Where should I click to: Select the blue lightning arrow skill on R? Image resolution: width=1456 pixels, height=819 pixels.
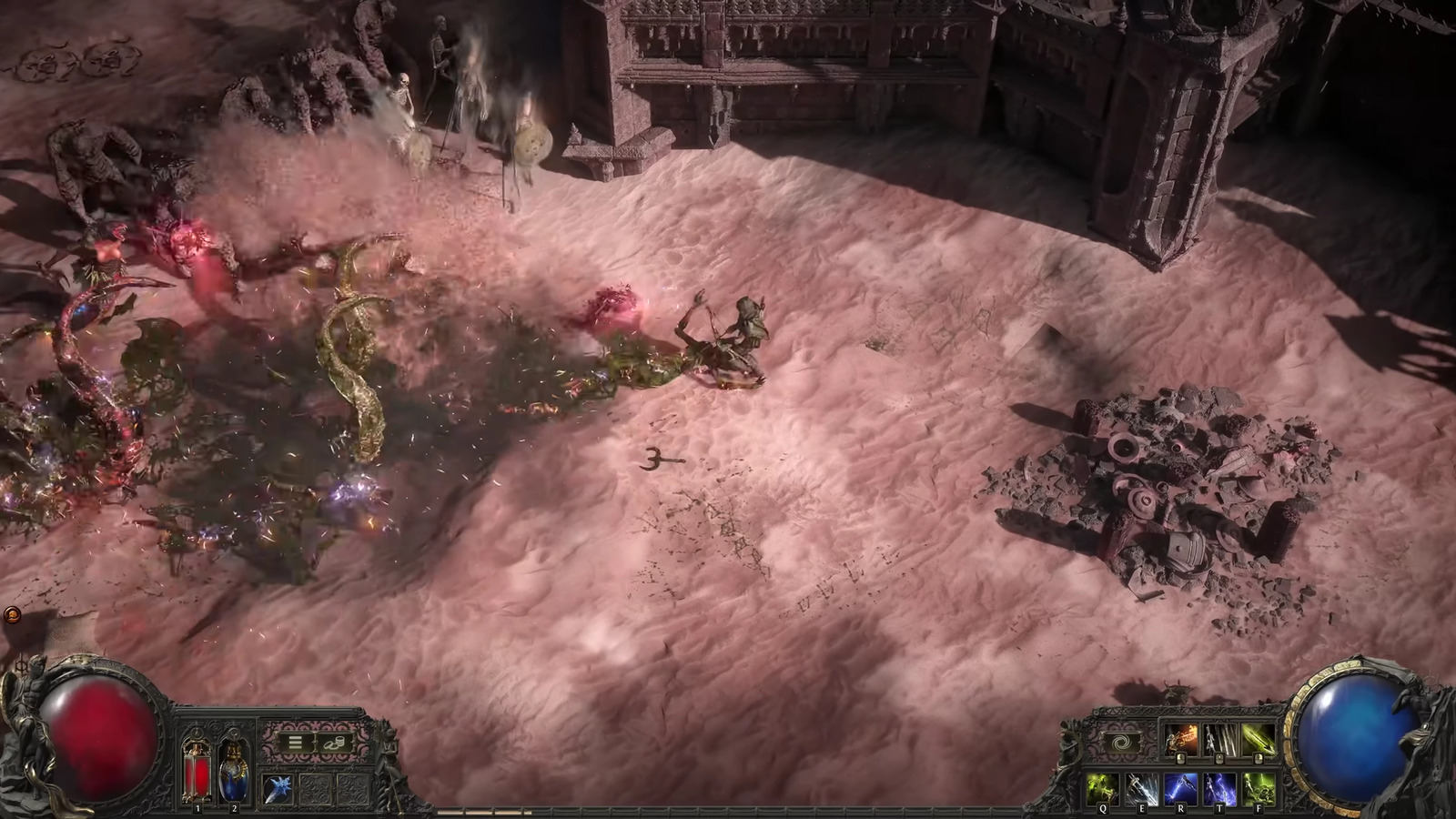point(1181,788)
